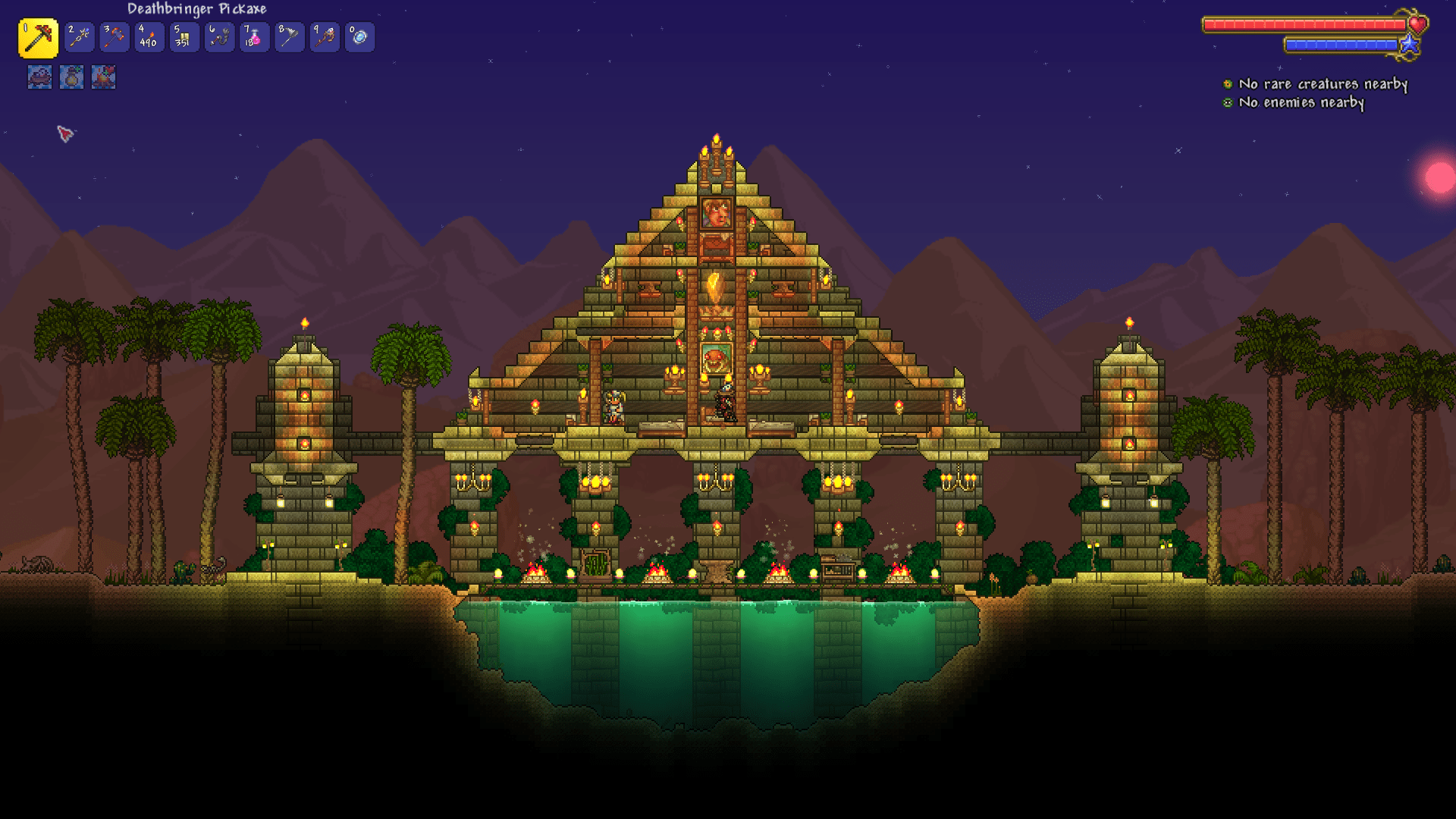Click the No rare creatures nearby indicator

tap(1321, 85)
